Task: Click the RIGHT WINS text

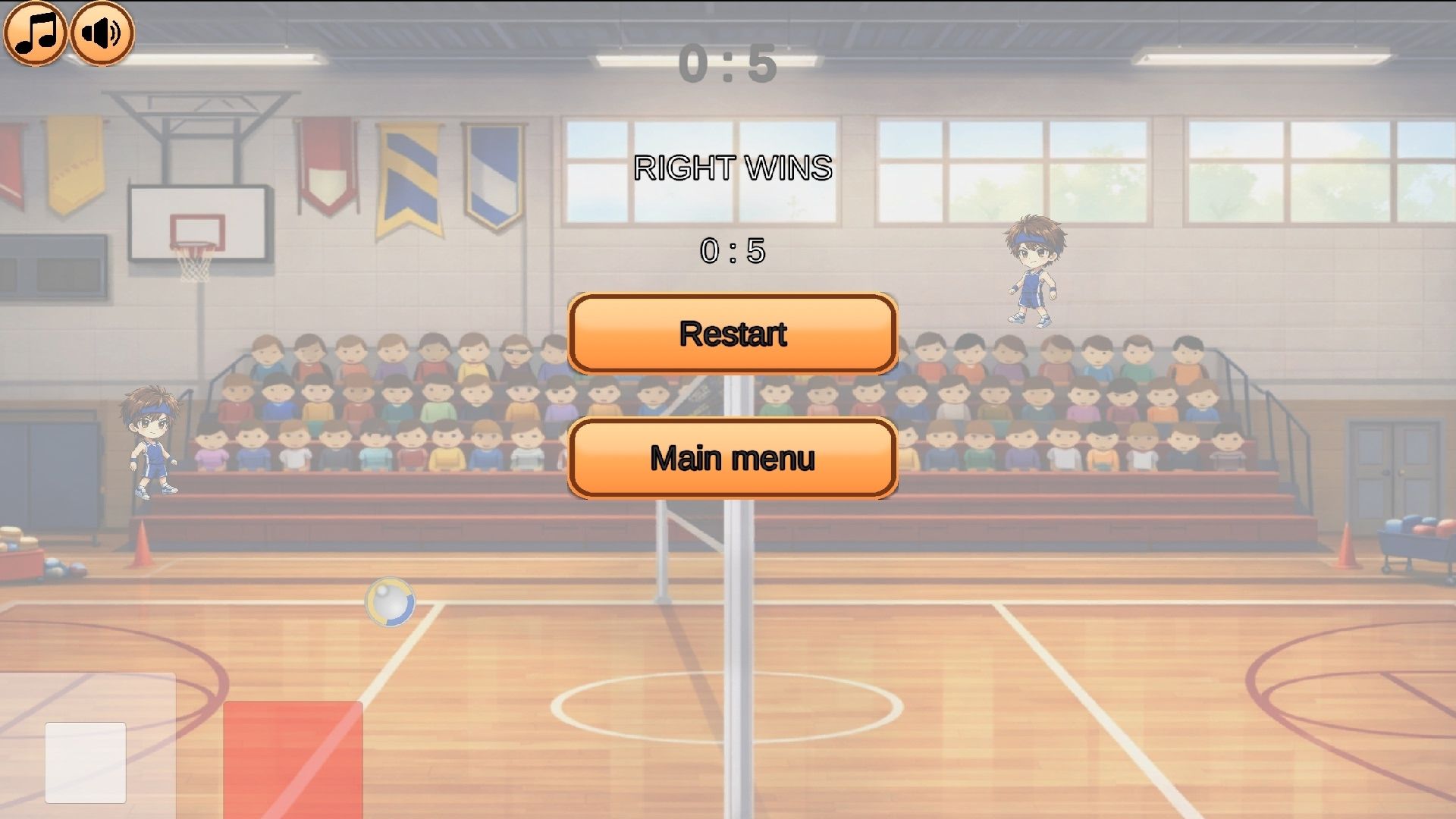Action: click(733, 167)
